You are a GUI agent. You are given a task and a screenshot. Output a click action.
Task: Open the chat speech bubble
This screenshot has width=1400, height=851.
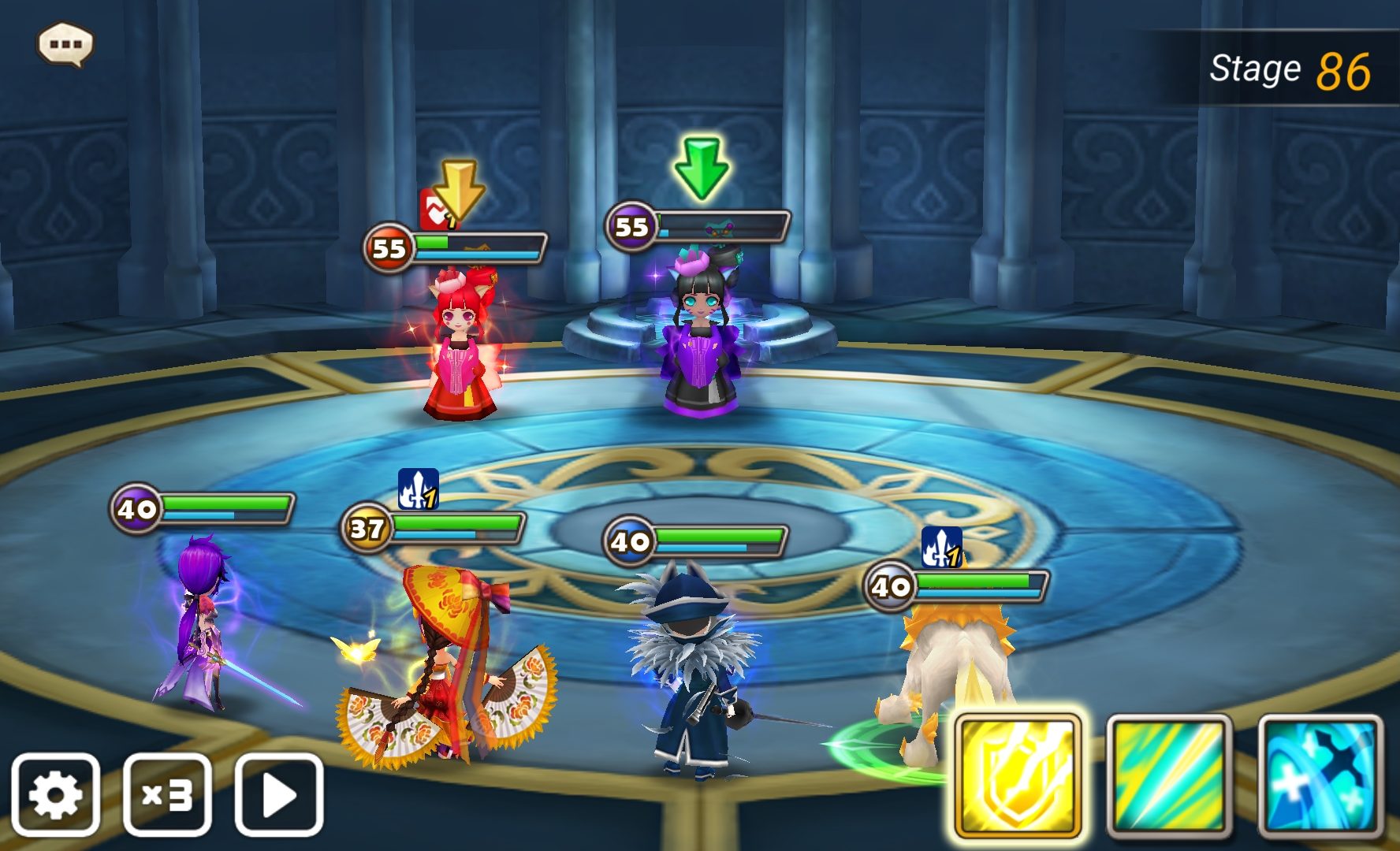pyautogui.click(x=65, y=44)
